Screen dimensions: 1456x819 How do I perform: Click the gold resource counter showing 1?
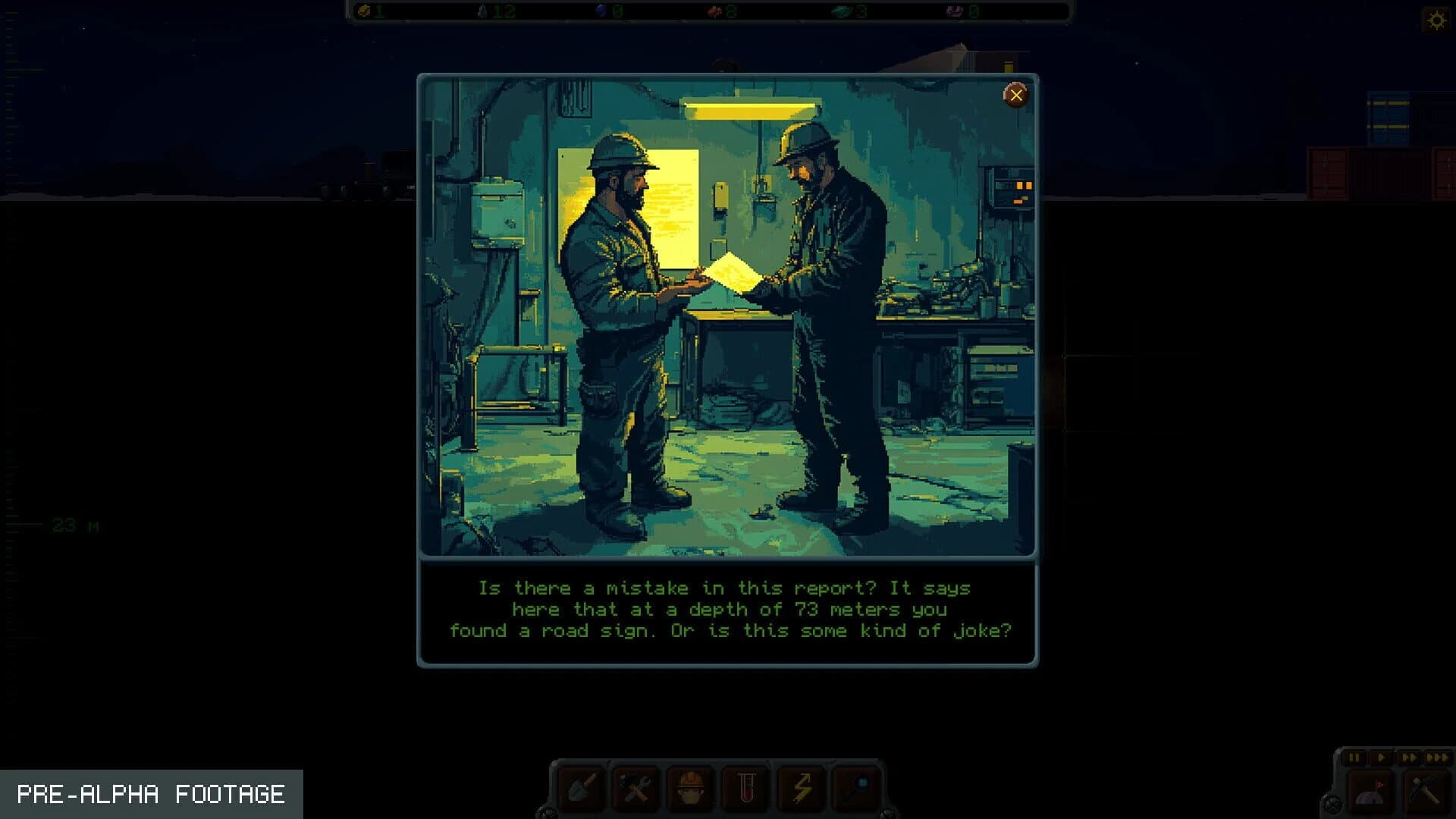pyautogui.click(x=372, y=11)
